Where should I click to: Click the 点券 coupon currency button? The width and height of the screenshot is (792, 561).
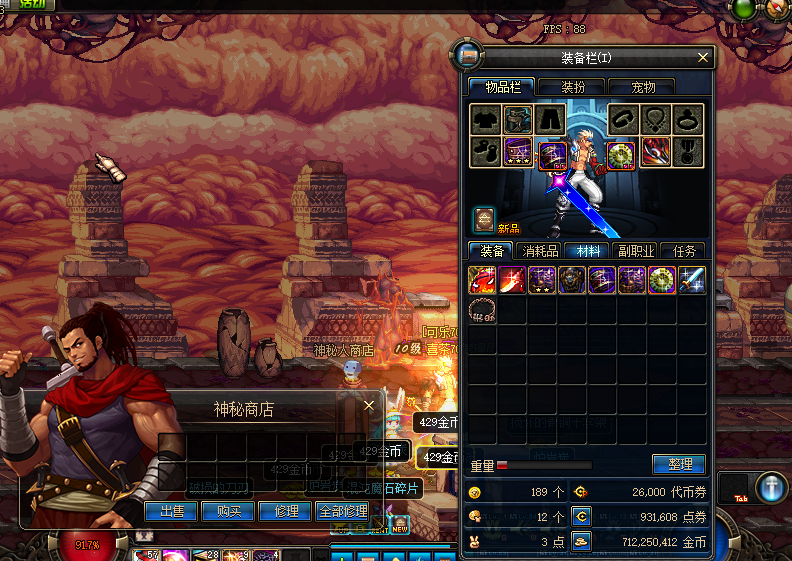click(581, 516)
